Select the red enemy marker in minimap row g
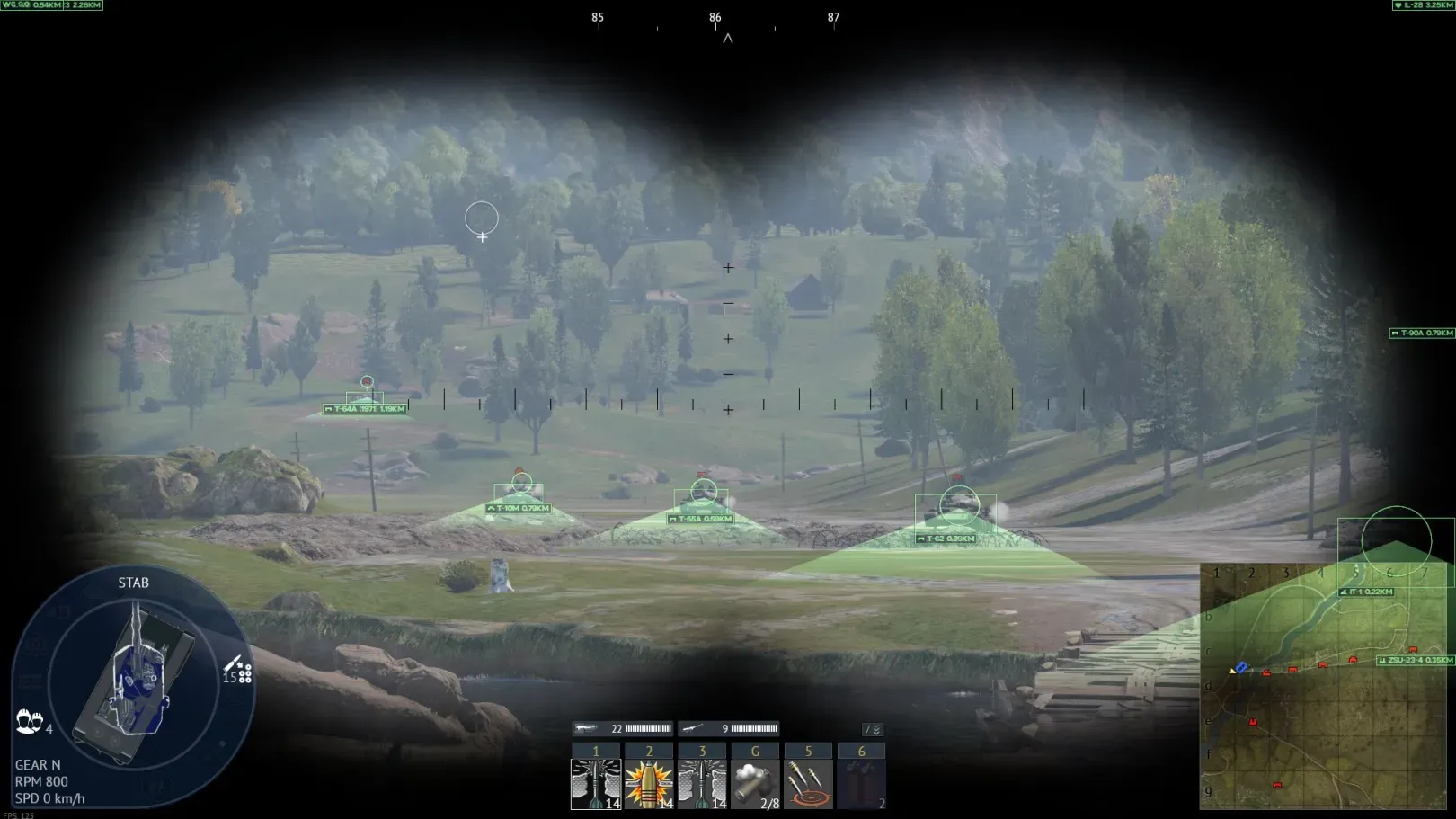 pyautogui.click(x=1277, y=785)
